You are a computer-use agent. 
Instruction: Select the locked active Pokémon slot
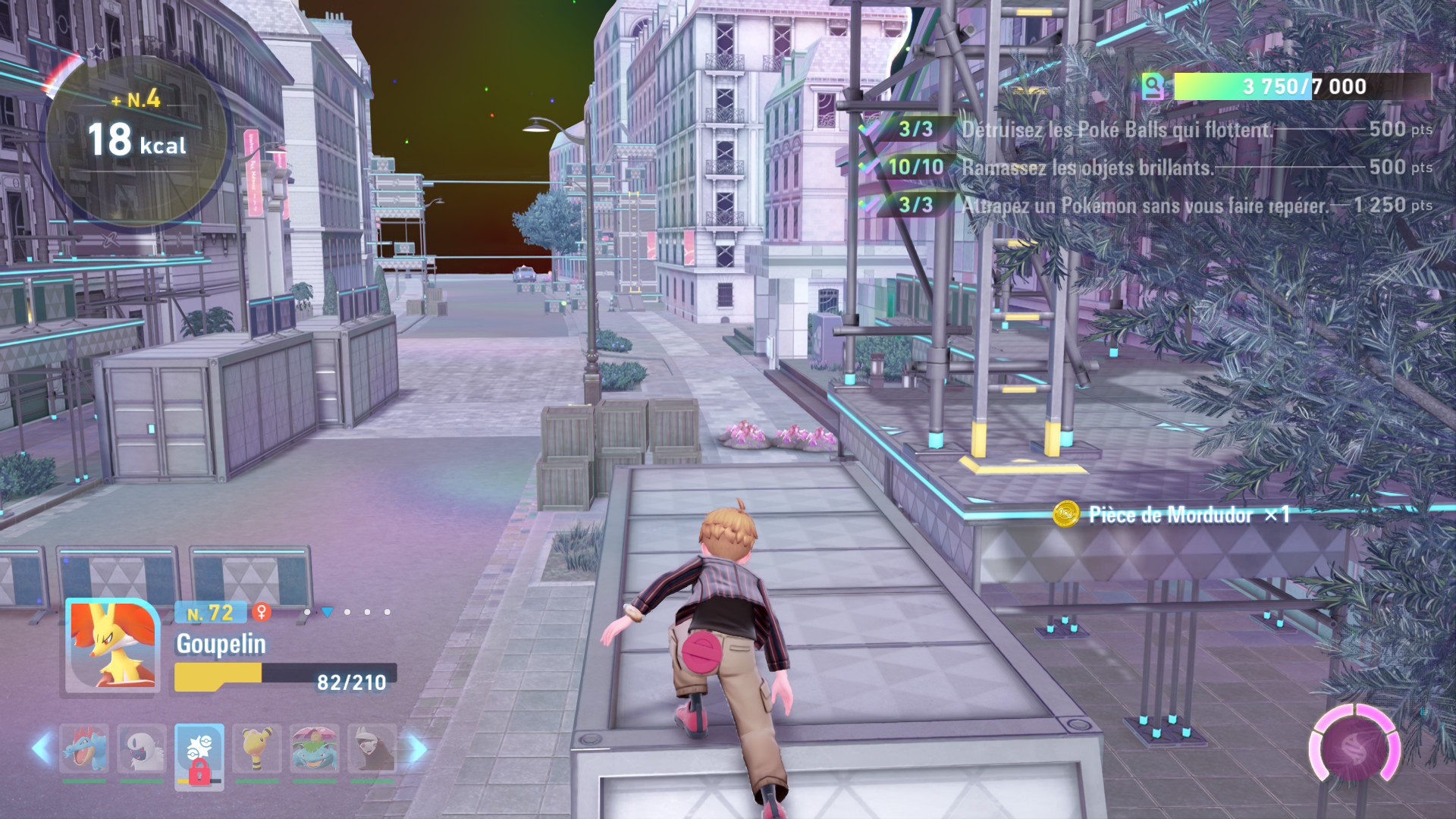click(199, 755)
